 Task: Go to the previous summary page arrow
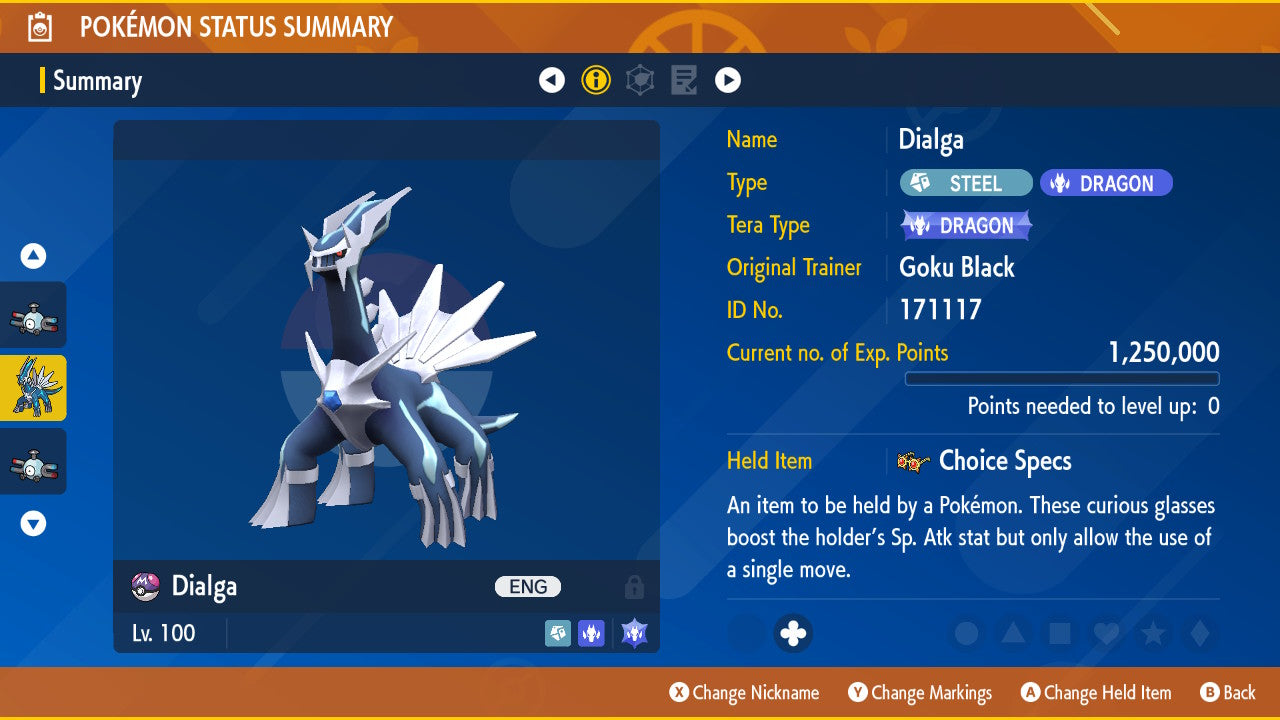(552, 80)
